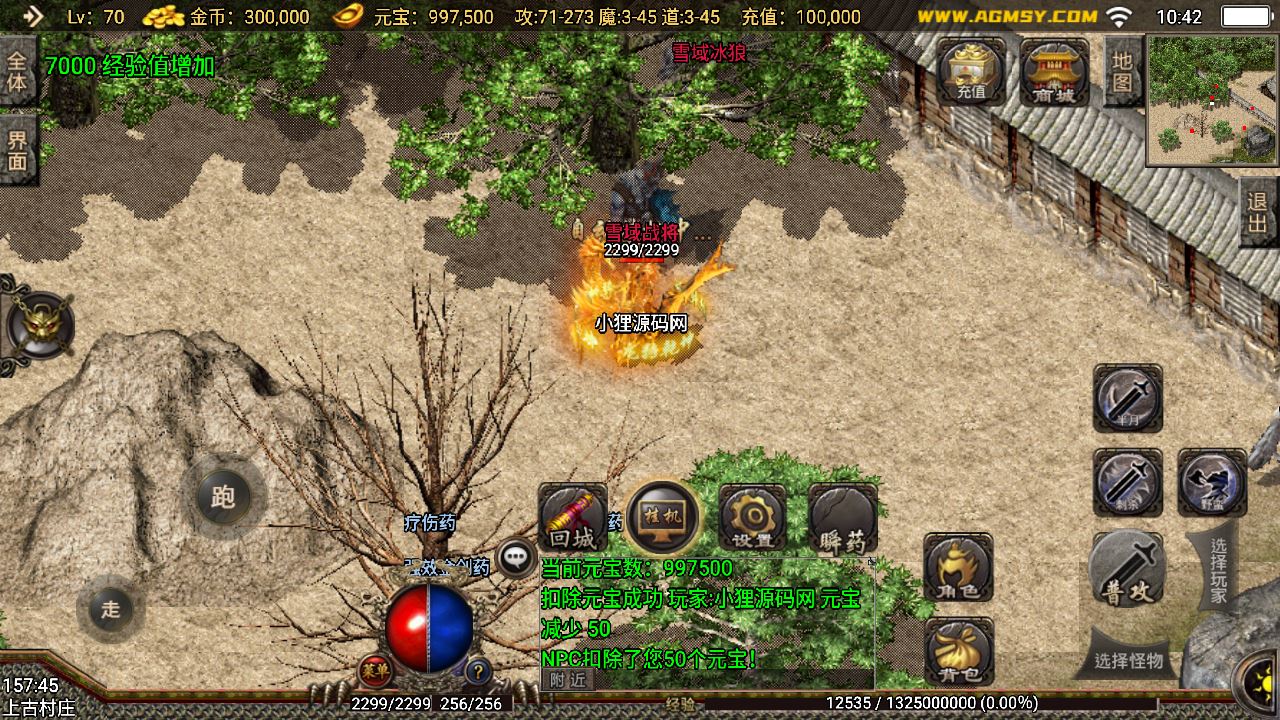Choose the 选择怪物 target monster button
Image resolution: width=1280 pixels, height=720 pixels.
click(x=1128, y=660)
